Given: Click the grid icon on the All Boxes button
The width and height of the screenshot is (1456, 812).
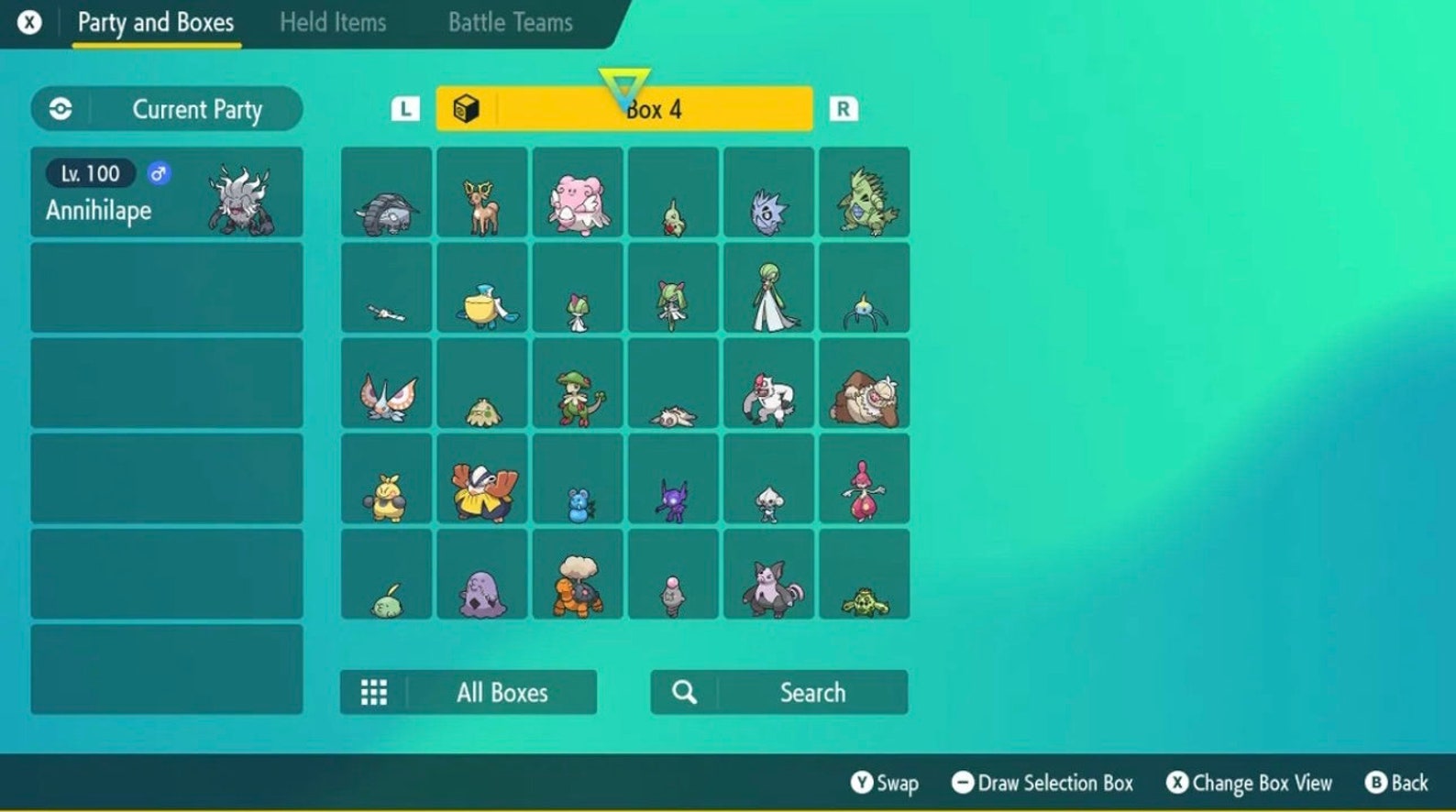Looking at the screenshot, I should coord(374,692).
